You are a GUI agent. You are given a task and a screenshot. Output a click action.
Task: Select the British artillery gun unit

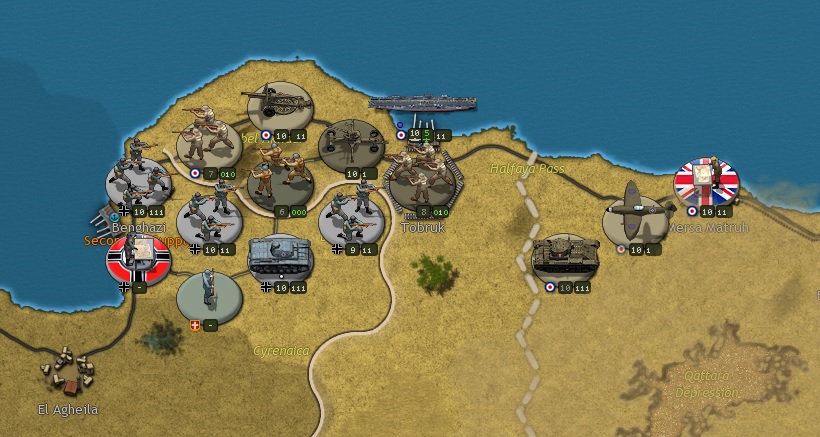click(x=280, y=106)
